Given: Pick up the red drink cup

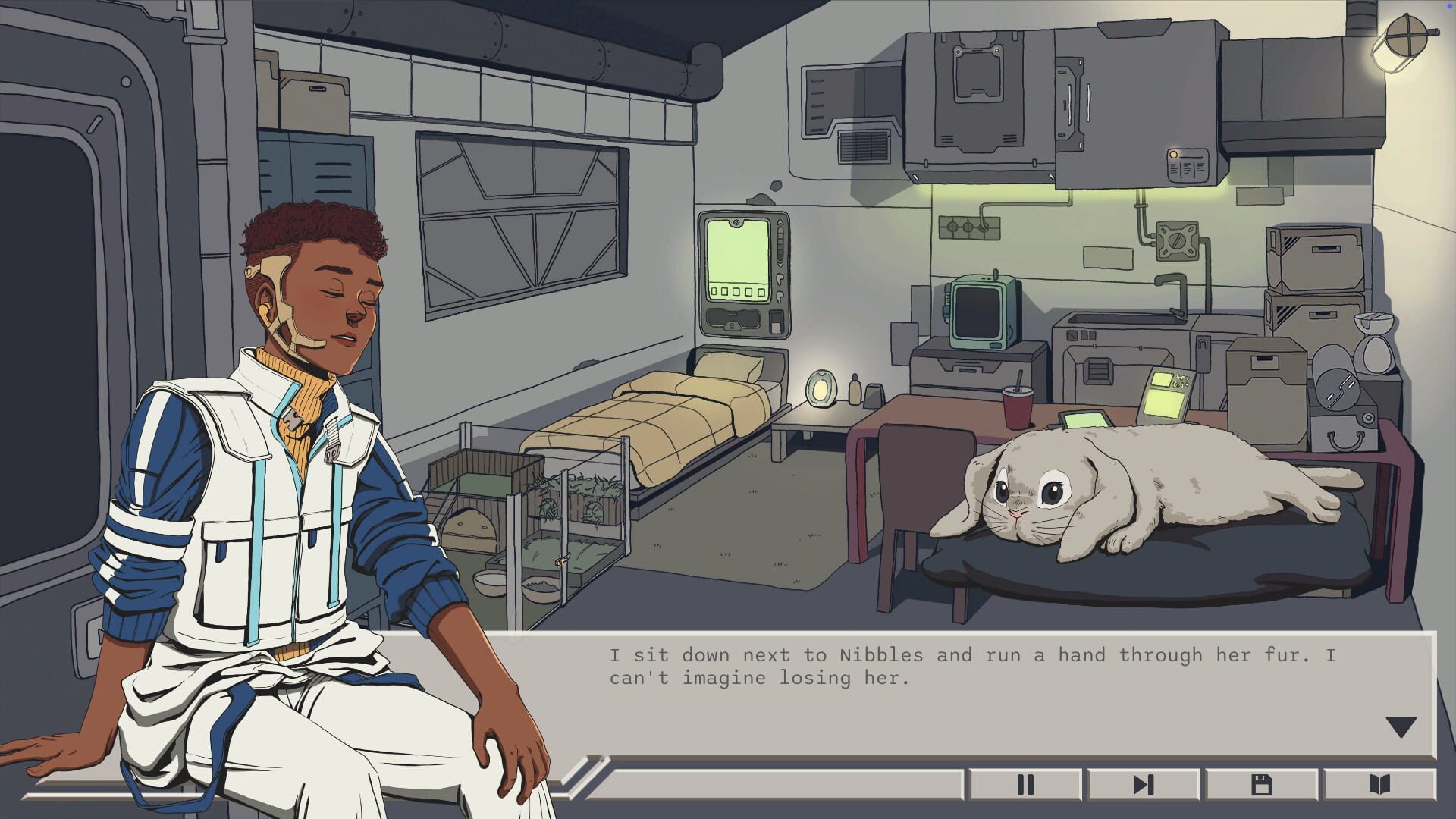Looking at the screenshot, I should pos(1016,409).
